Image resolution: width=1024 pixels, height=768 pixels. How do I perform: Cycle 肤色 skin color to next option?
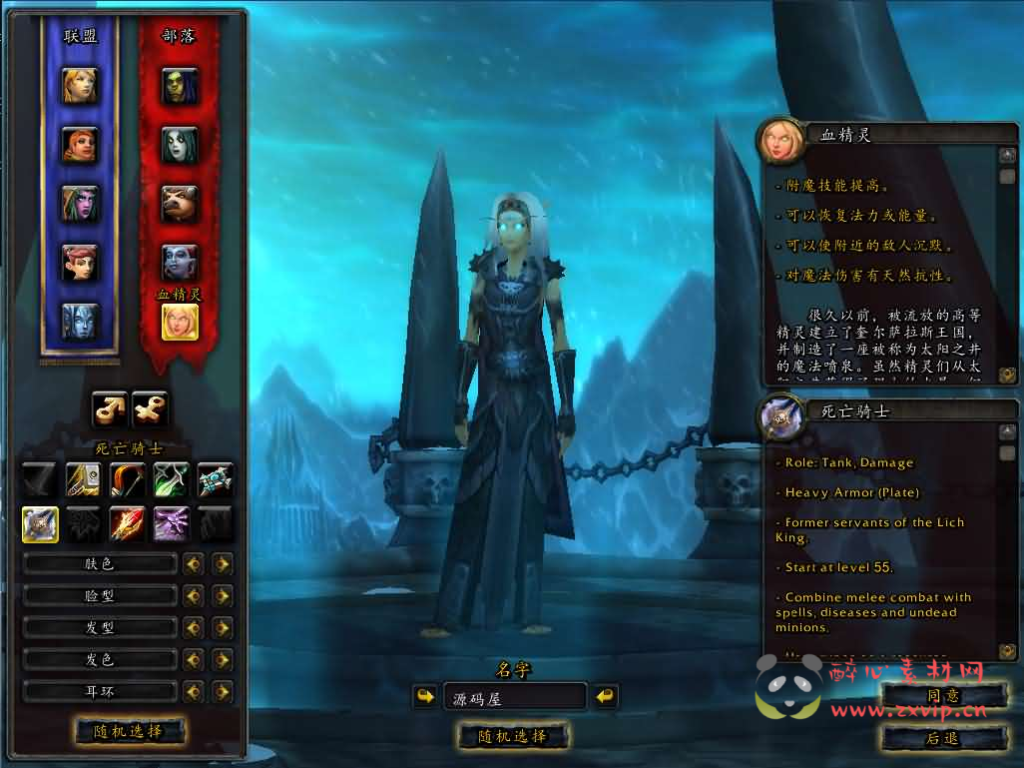pyautogui.click(x=222, y=564)
